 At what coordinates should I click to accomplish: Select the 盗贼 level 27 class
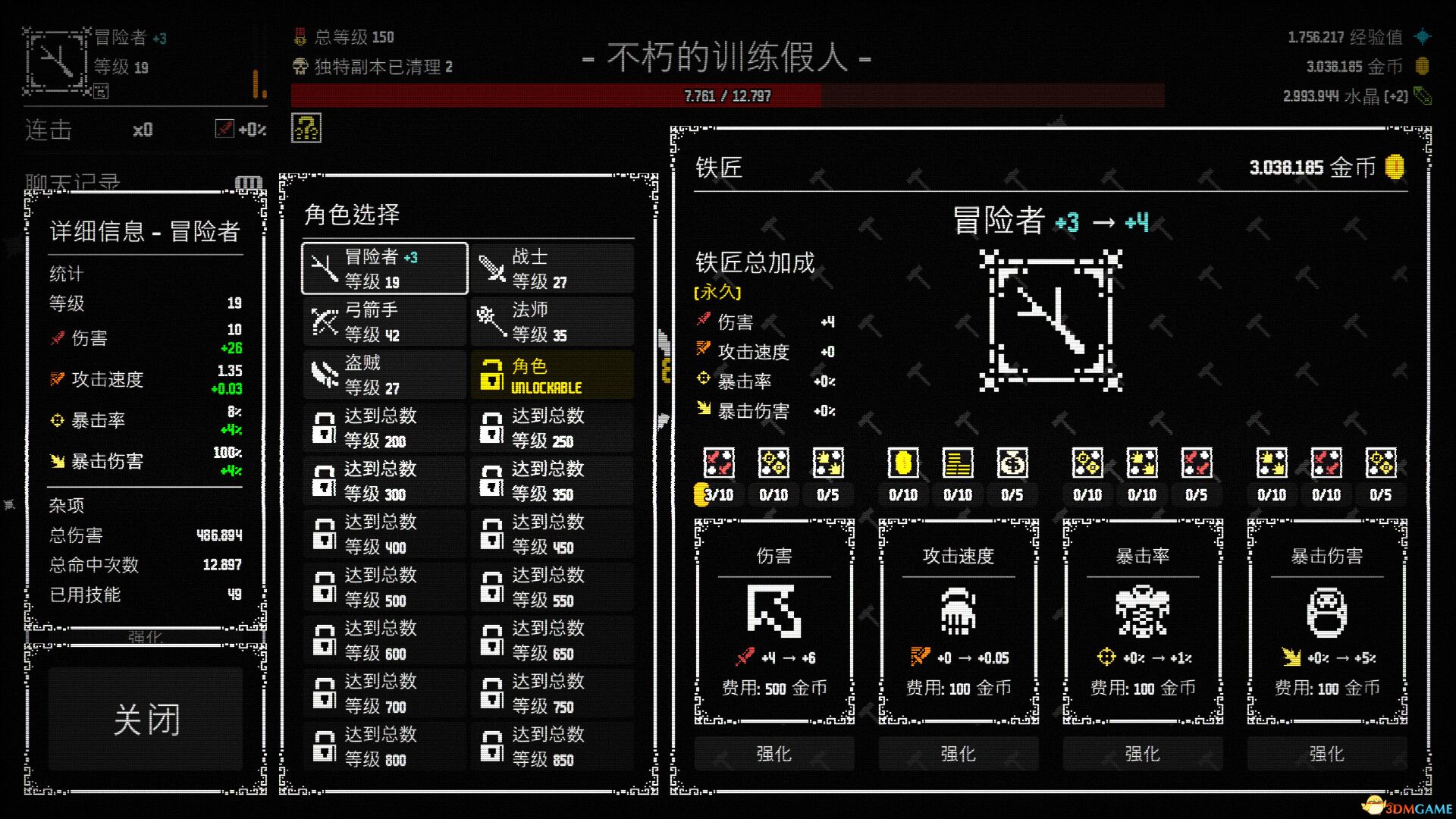[x=383, y=375]
